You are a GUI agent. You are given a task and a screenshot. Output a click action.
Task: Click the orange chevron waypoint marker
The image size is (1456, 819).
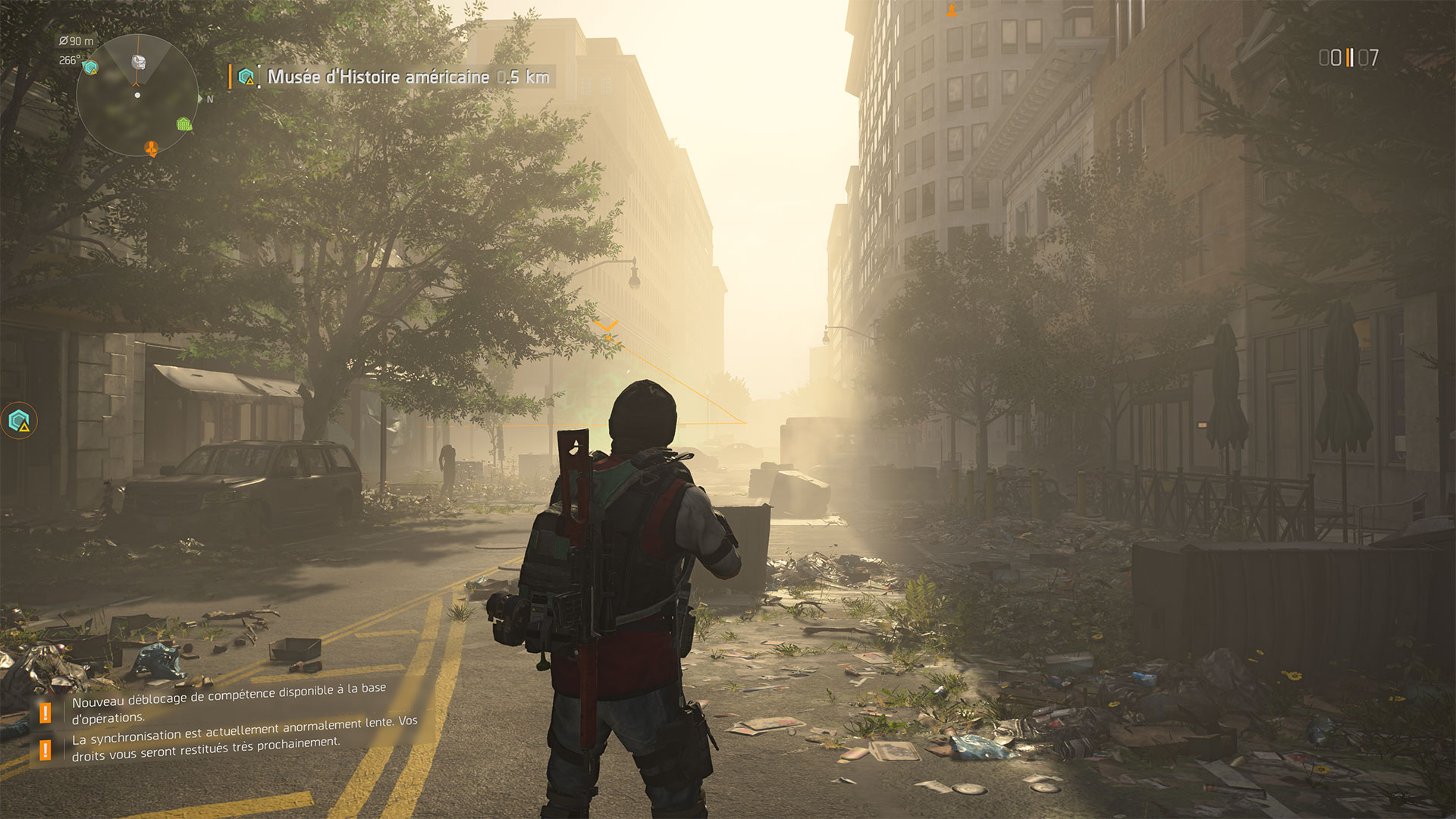[606, 327]
